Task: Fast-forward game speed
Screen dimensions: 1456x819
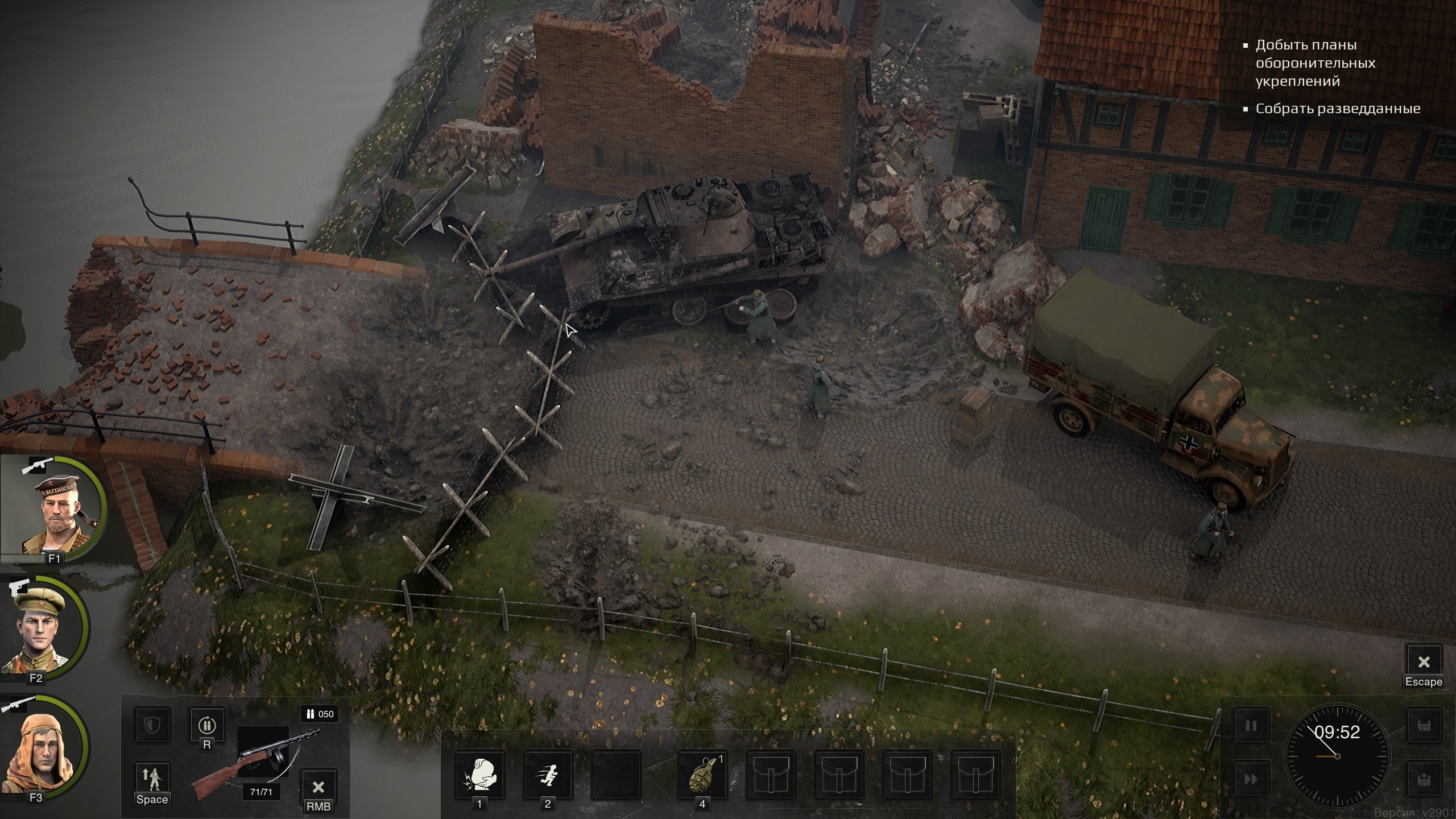Action: [1251, 779]
